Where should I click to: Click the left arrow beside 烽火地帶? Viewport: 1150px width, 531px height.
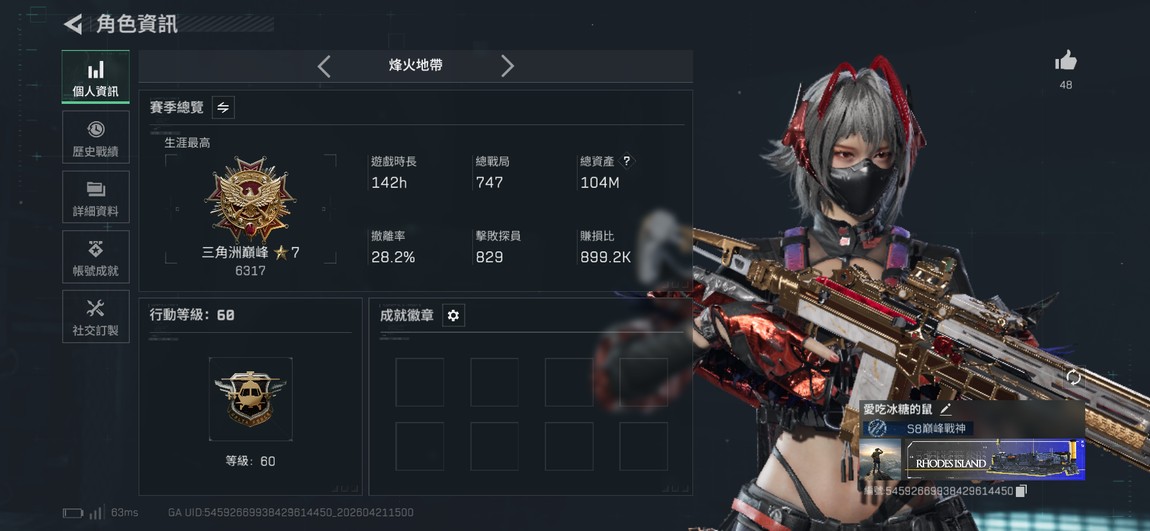pos(324,66)
